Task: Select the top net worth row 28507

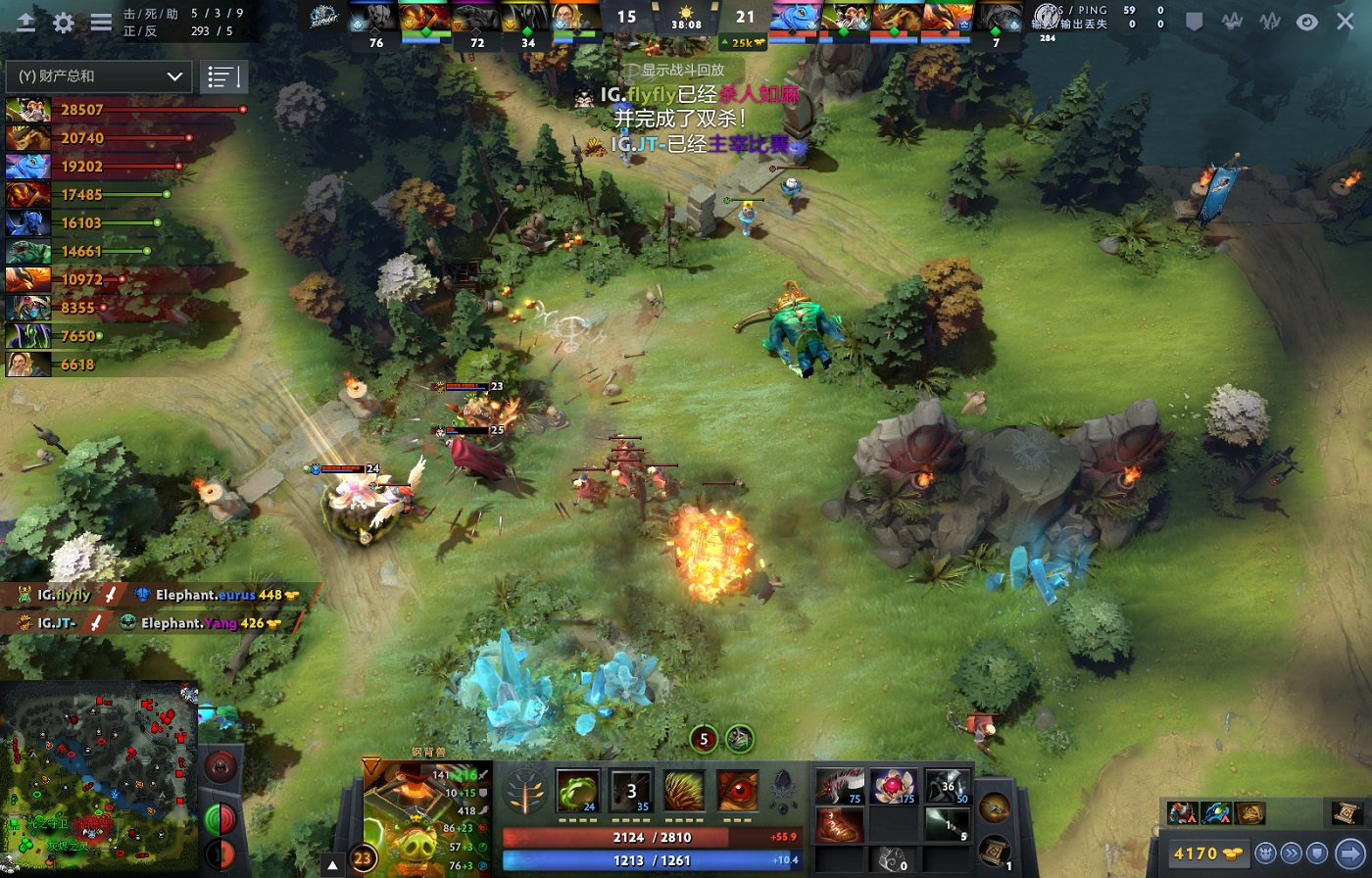Action: [125, 110]
